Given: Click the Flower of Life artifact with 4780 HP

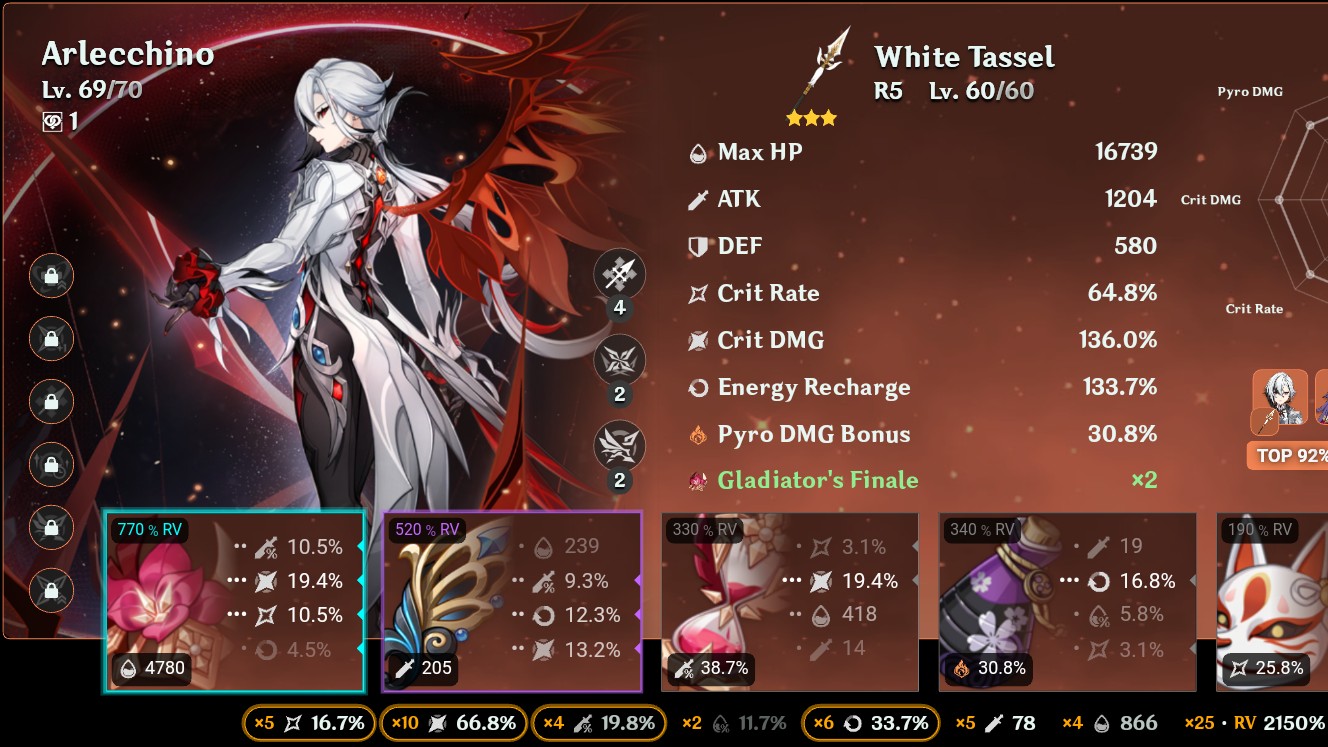Looking at the screenshot, I should (x=234, y=600).
